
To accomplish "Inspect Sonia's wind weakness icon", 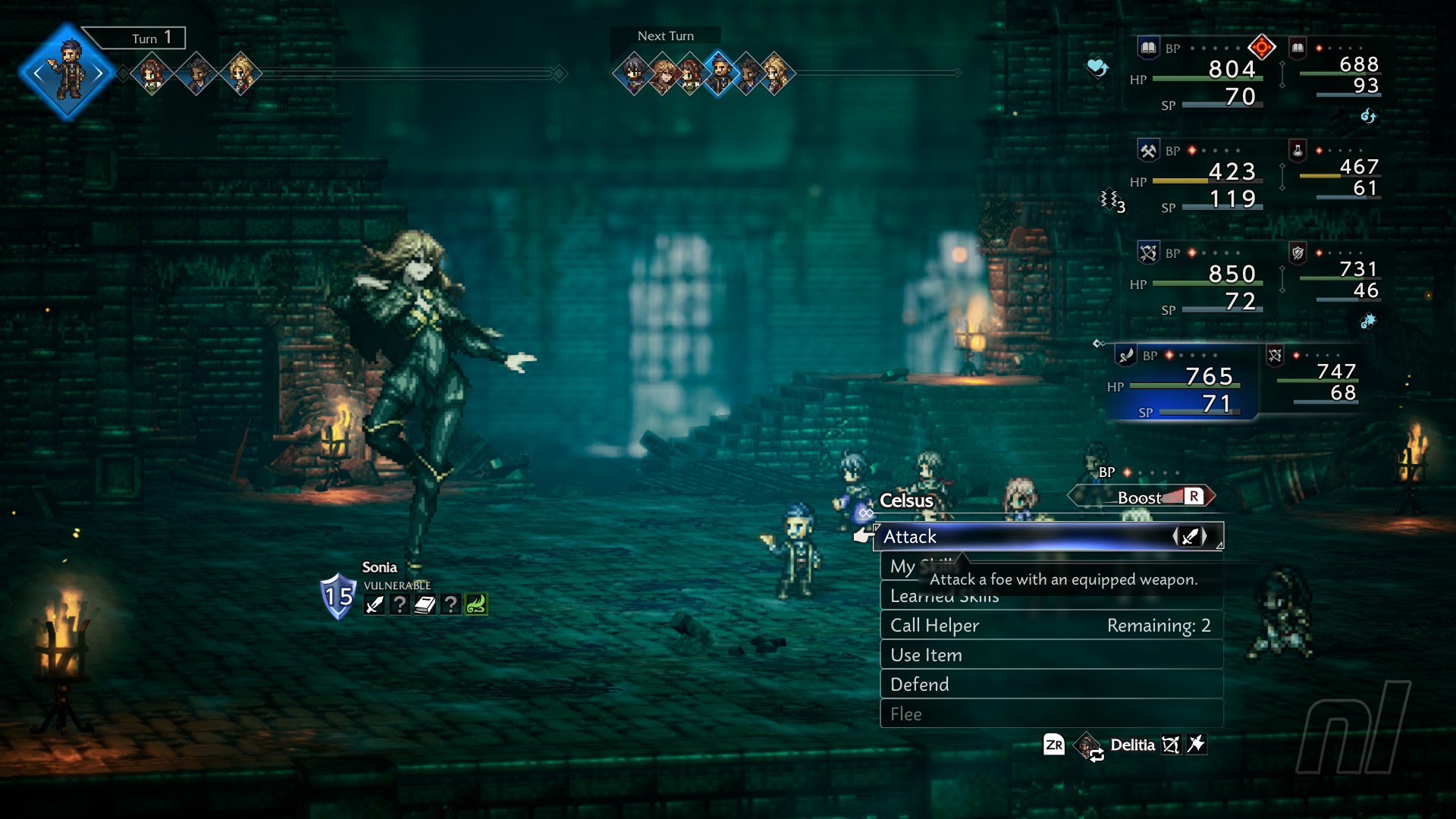I will point(475,604).
